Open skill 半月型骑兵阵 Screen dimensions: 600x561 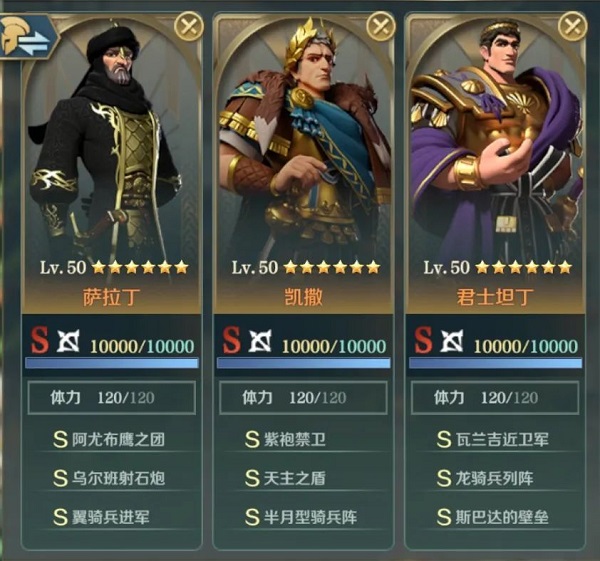pyautogui.click(x=302, y=517)
